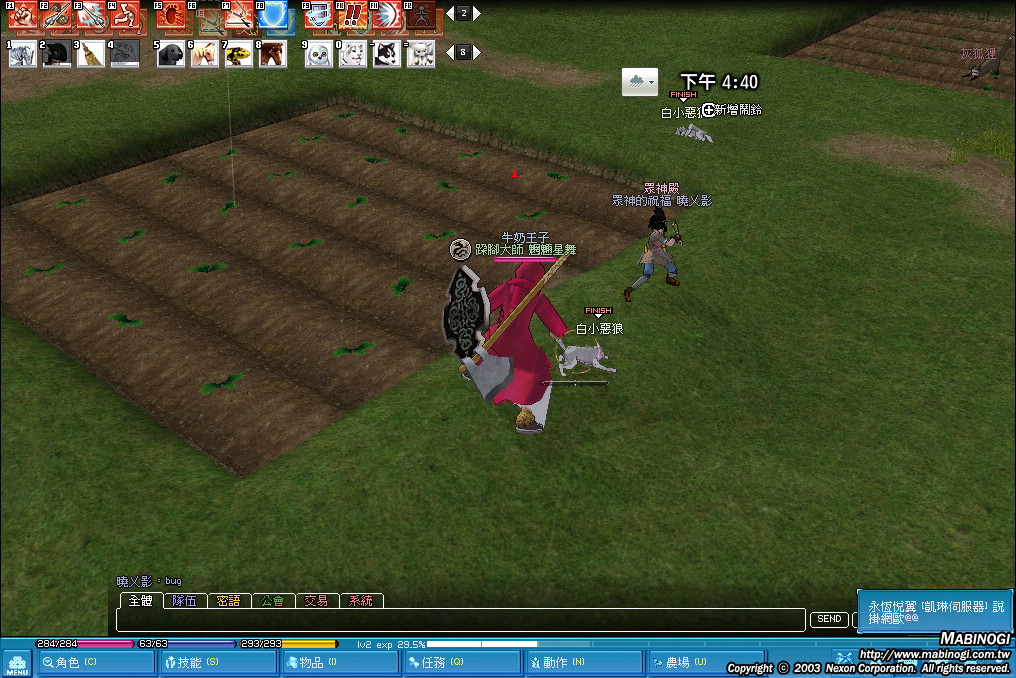Switch to the 隊伍 party chat tab

coord(185,601)
